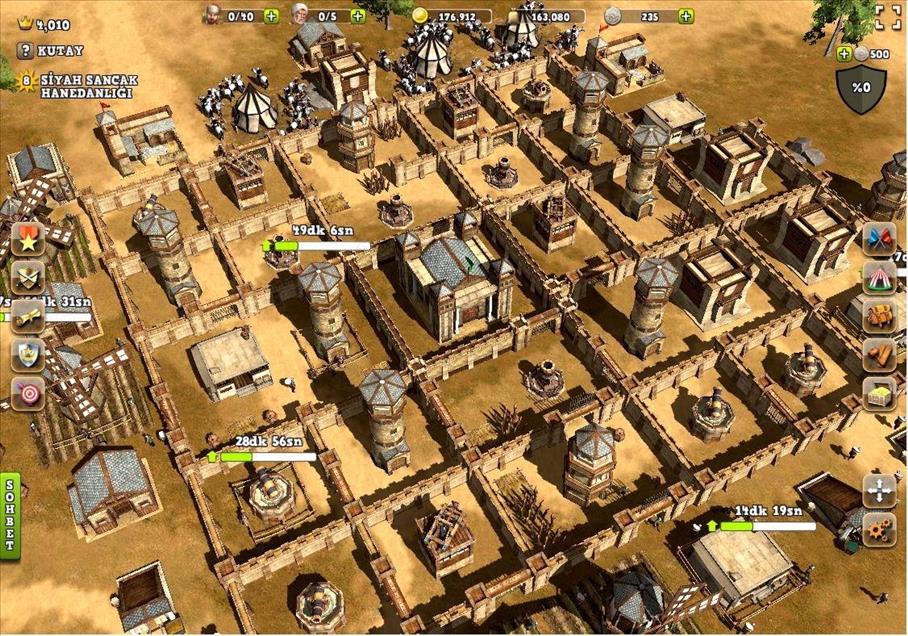Toggle fullscreen mode

coord(887,16)
